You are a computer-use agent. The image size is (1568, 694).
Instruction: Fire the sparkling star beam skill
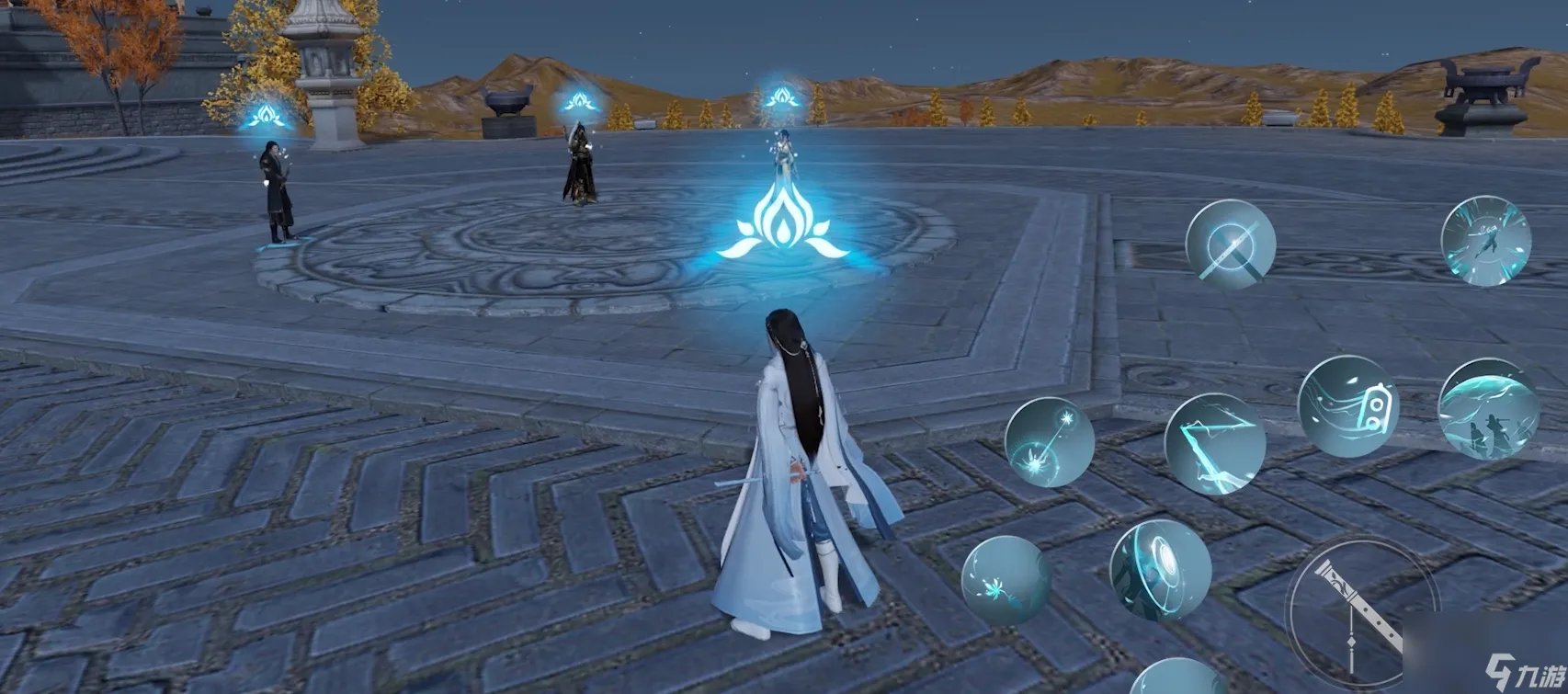[1049, 441]
